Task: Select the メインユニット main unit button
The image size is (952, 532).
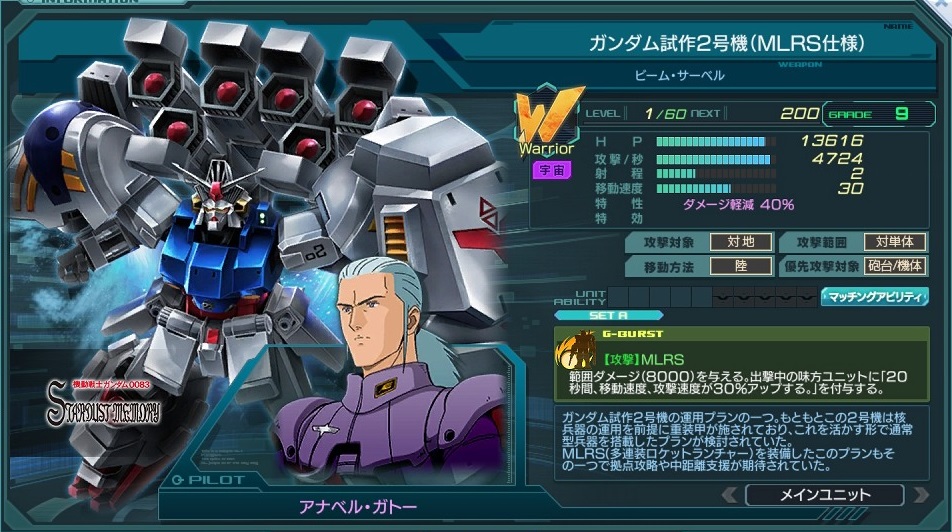Action: click(x=823, y=495)
